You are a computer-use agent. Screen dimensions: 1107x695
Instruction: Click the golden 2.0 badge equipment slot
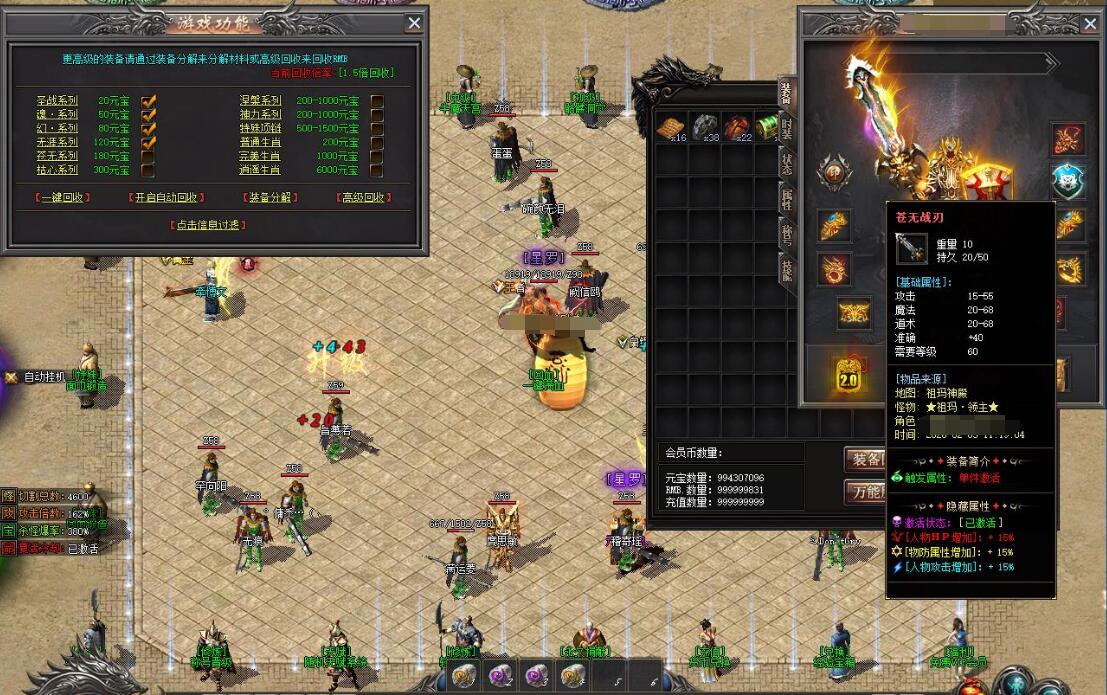[x=848, y=374]
